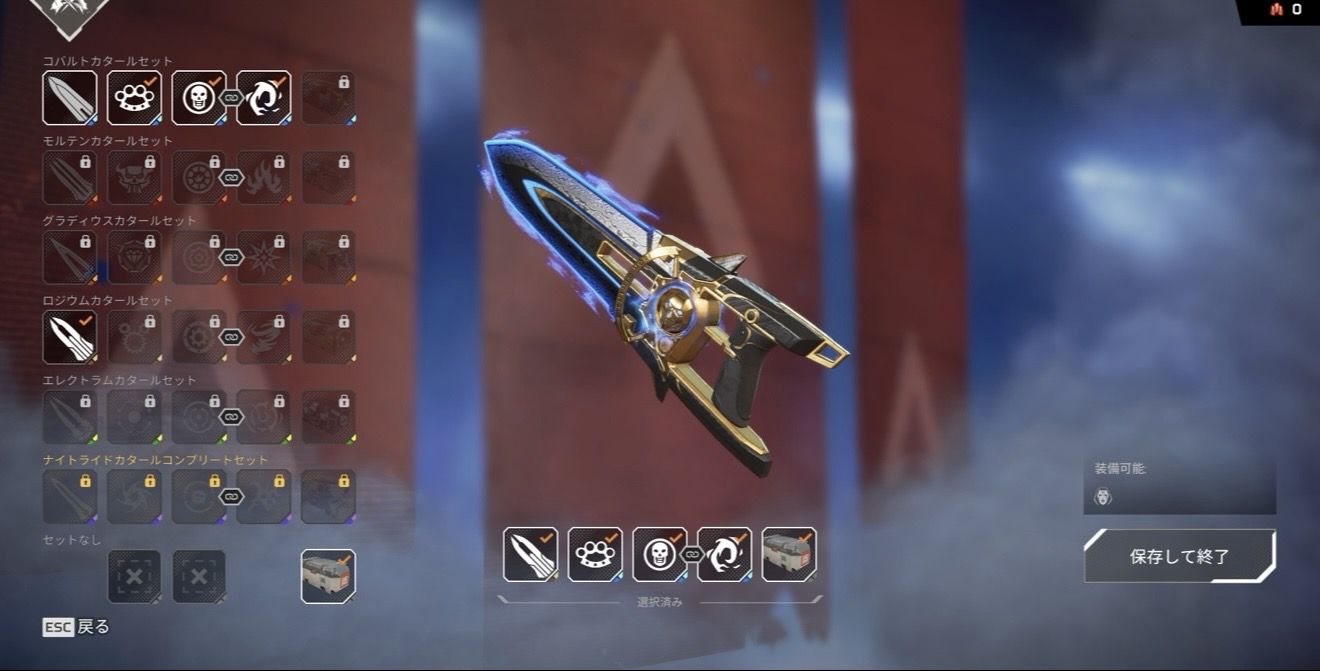Select the brass knuckles in the 選択済み row
The width and height of the screenshot is (1320, 671).
point(595,554)
